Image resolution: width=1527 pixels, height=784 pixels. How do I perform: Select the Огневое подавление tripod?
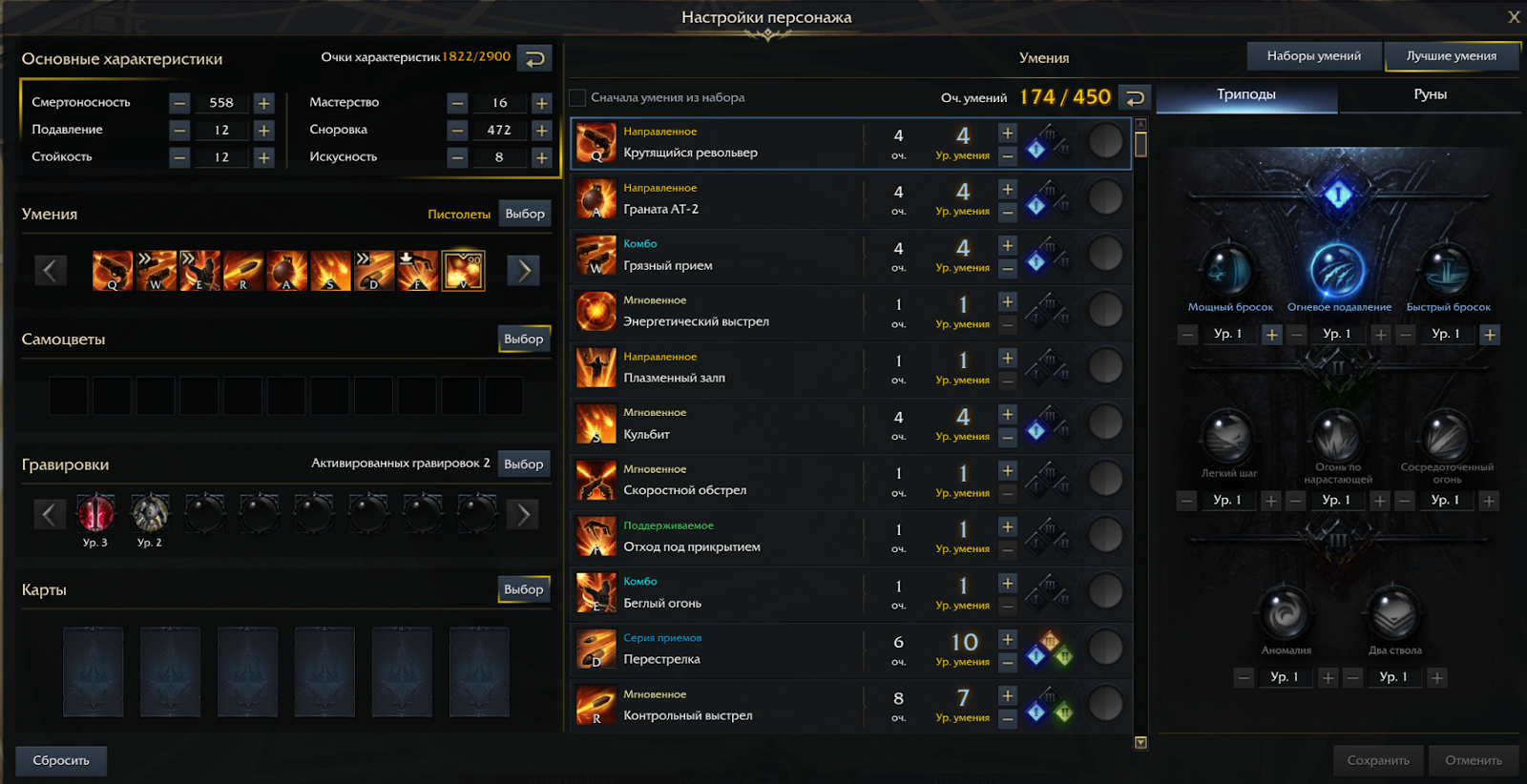[1338, 271]
